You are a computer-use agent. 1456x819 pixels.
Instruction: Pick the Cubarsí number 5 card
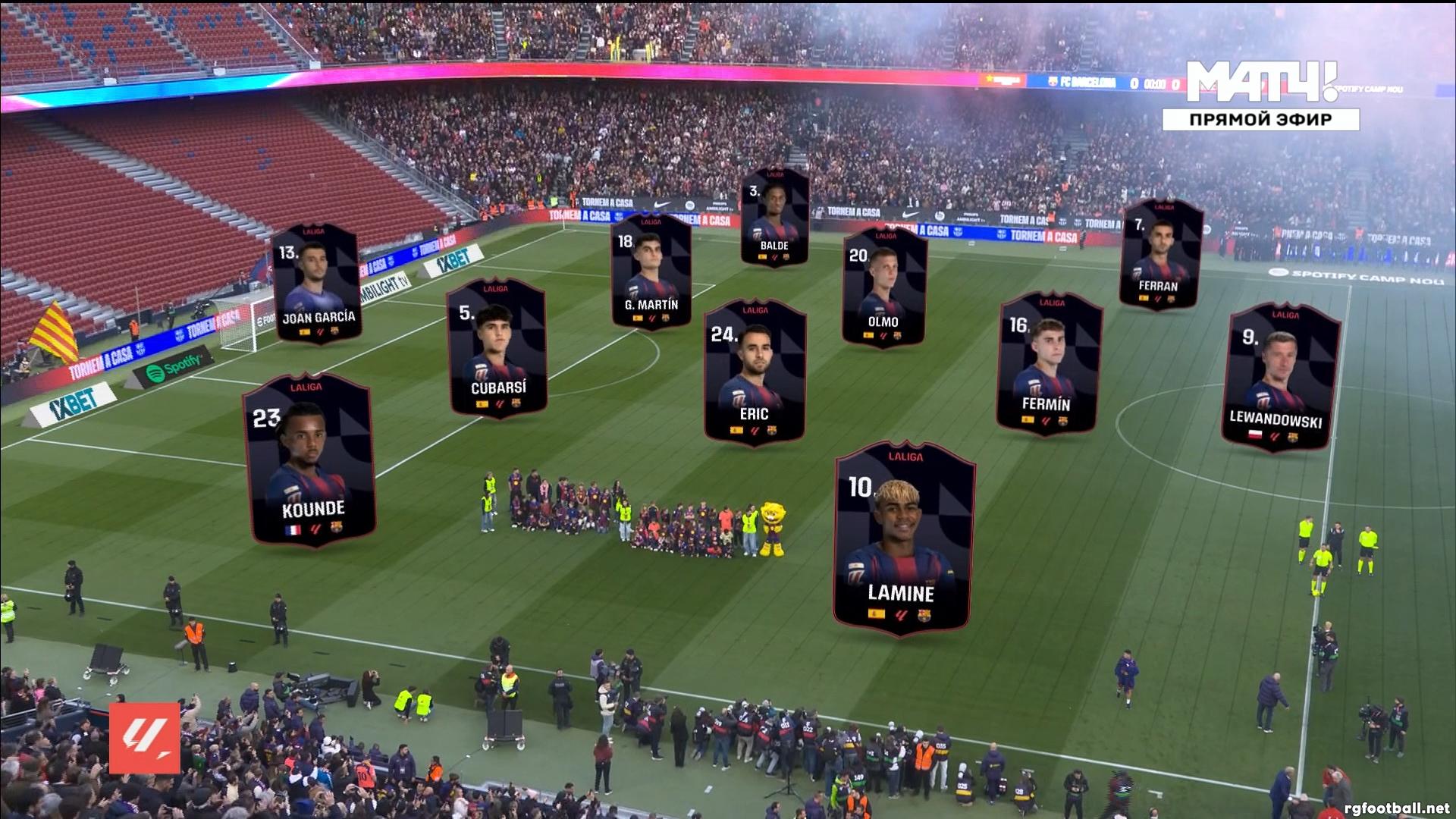point(497,348)
